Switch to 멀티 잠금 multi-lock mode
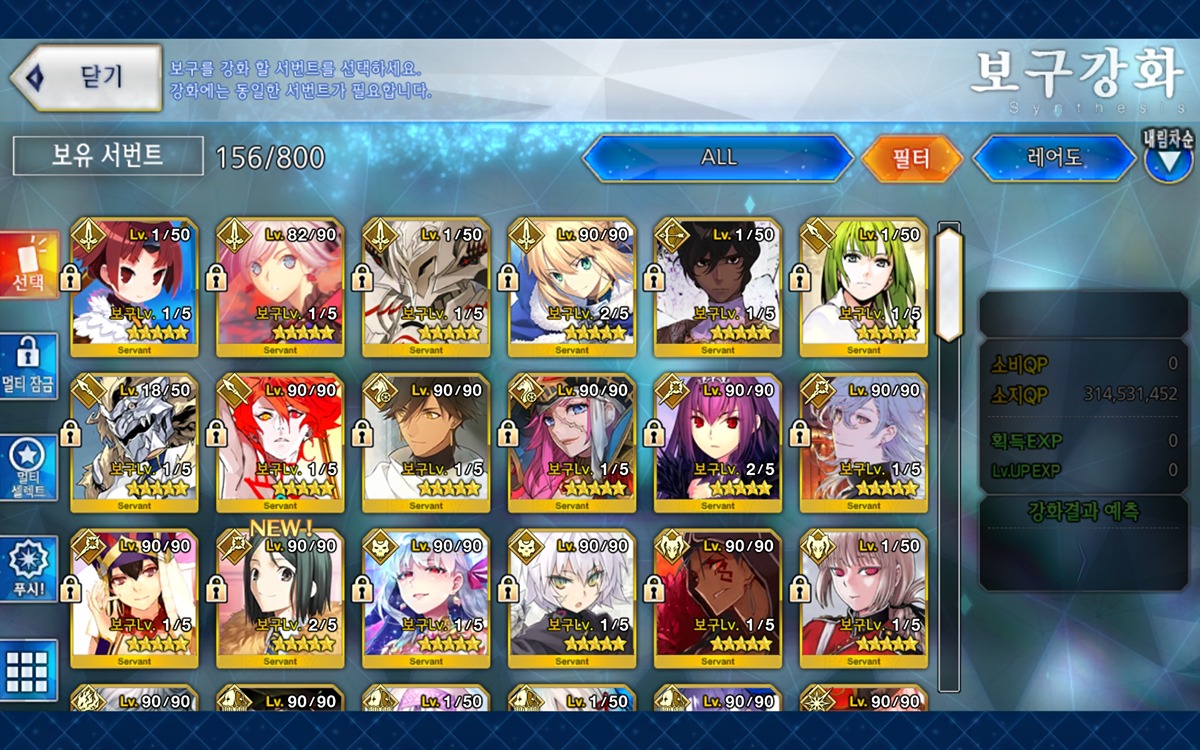This screenshot has width=1200, height=750. (x=29, y=366)
